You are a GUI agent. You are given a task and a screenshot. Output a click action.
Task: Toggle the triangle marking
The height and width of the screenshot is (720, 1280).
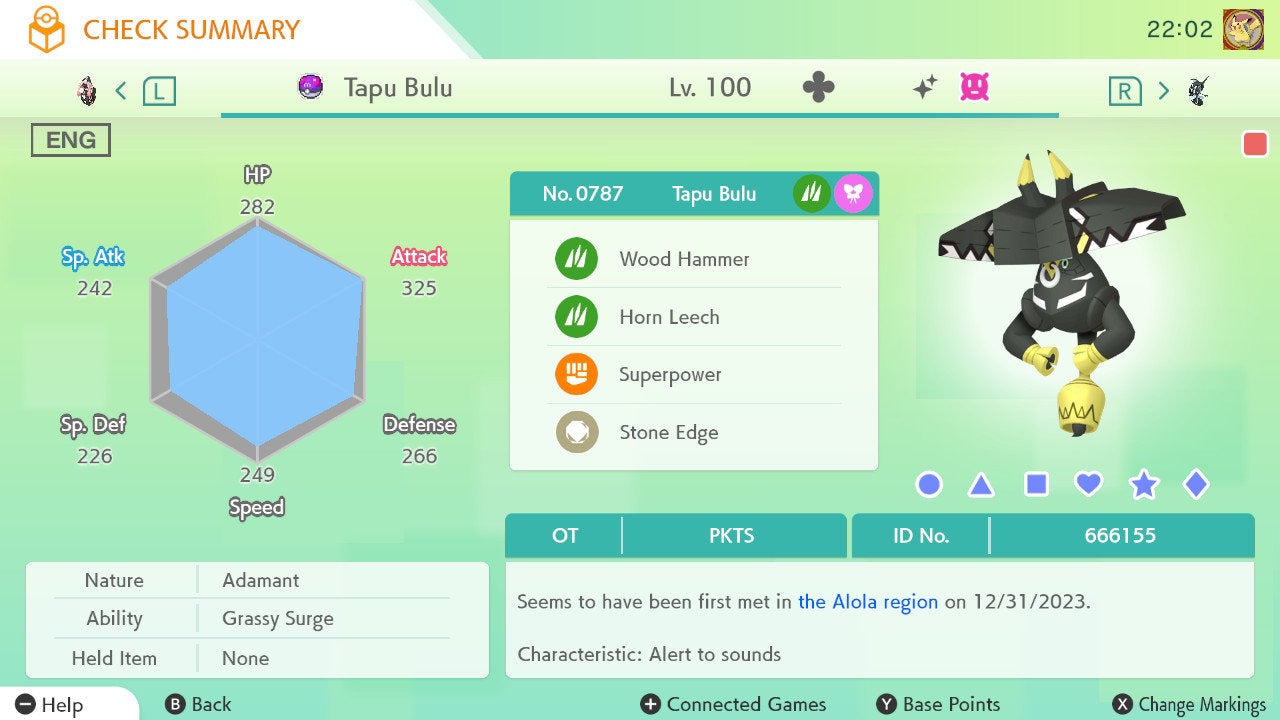click(x=981, y=485)
